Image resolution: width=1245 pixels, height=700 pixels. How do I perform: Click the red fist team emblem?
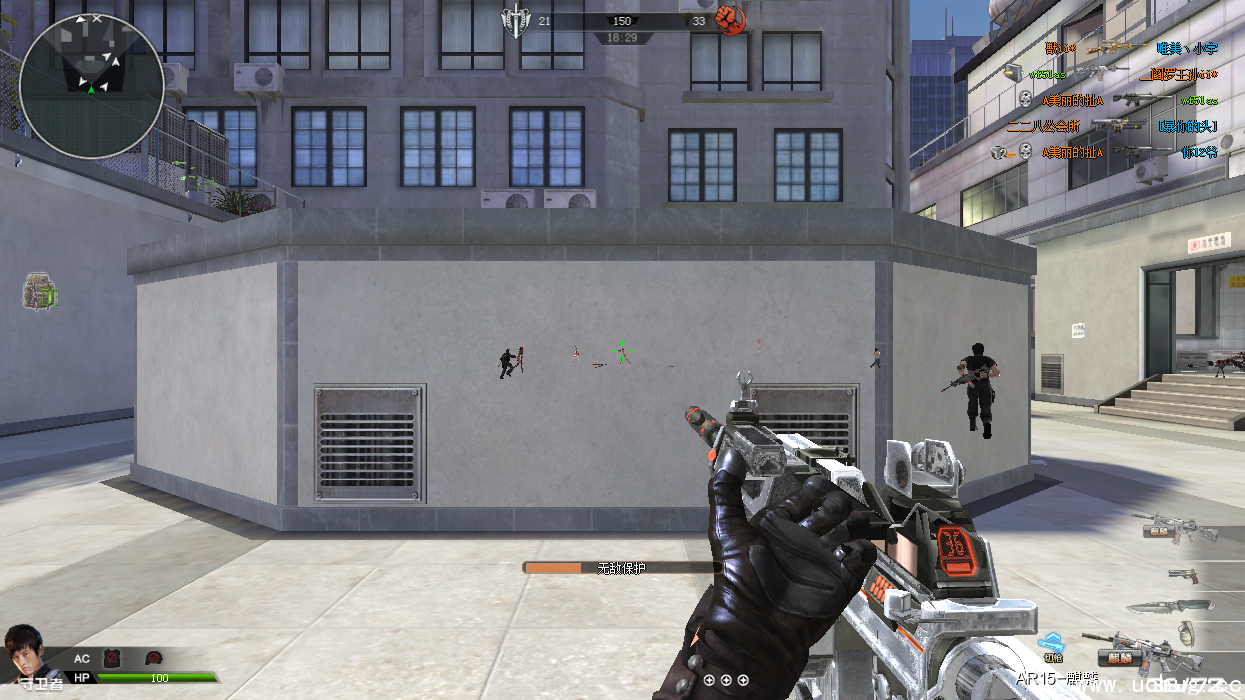[x=731, y=21]
